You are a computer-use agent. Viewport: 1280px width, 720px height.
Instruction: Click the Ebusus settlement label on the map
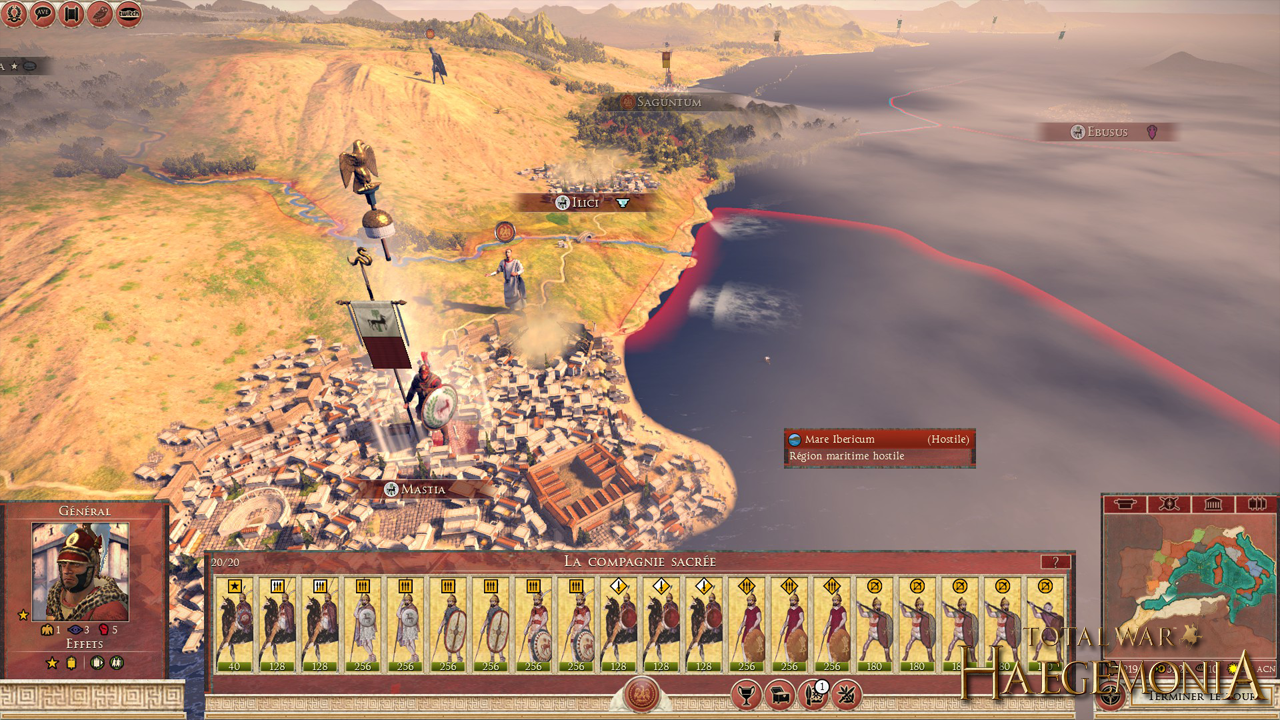1110,131
